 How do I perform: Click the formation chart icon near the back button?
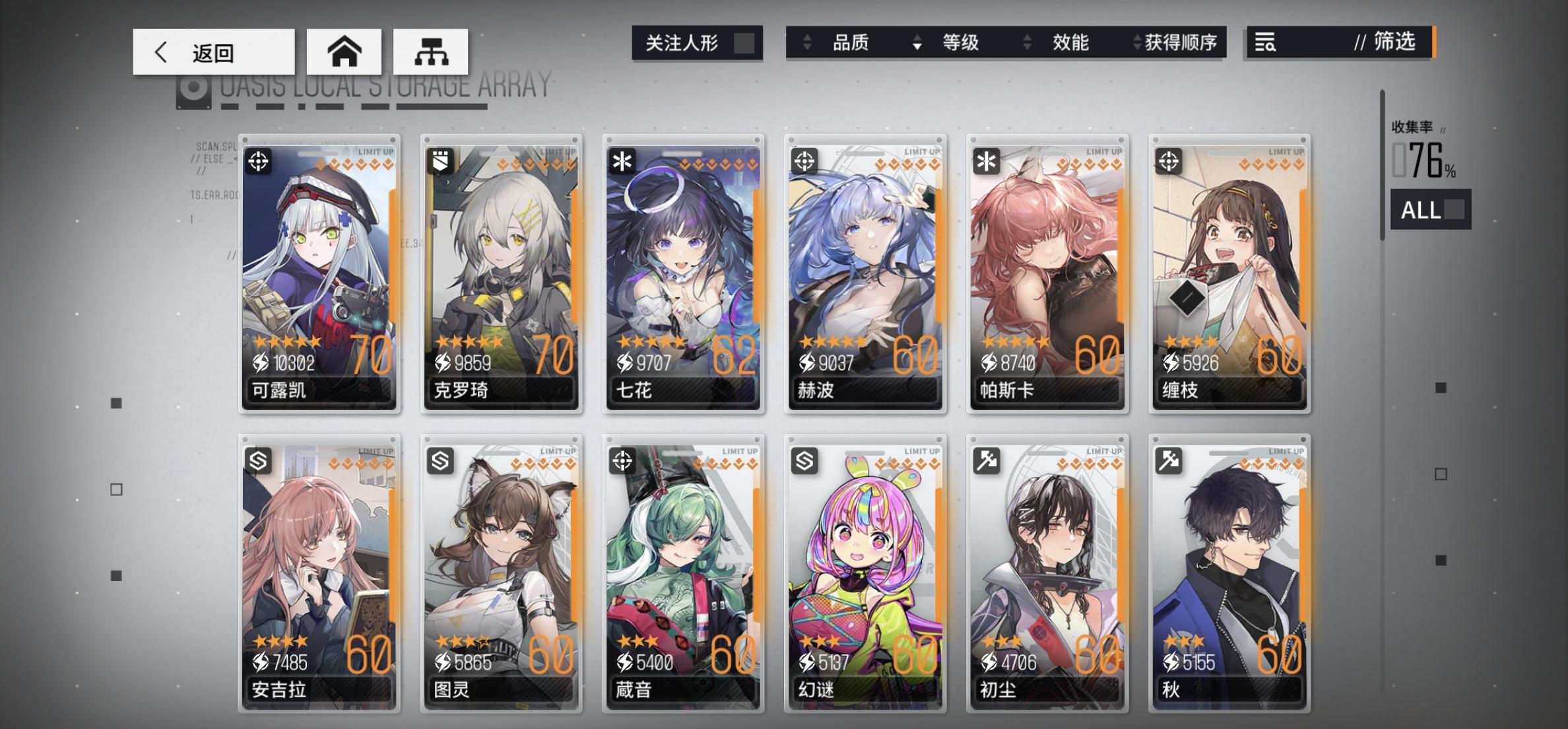coord(432,52)
